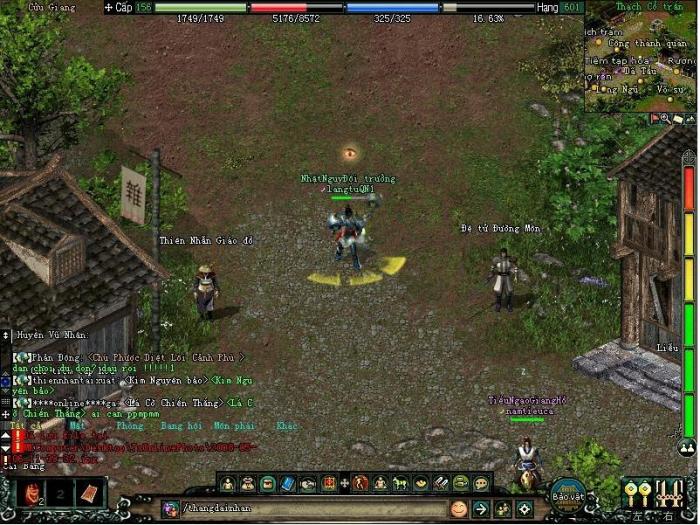Show the Mật private chat tab
This screenshot has height=525, width=700.
coord(77,426)
